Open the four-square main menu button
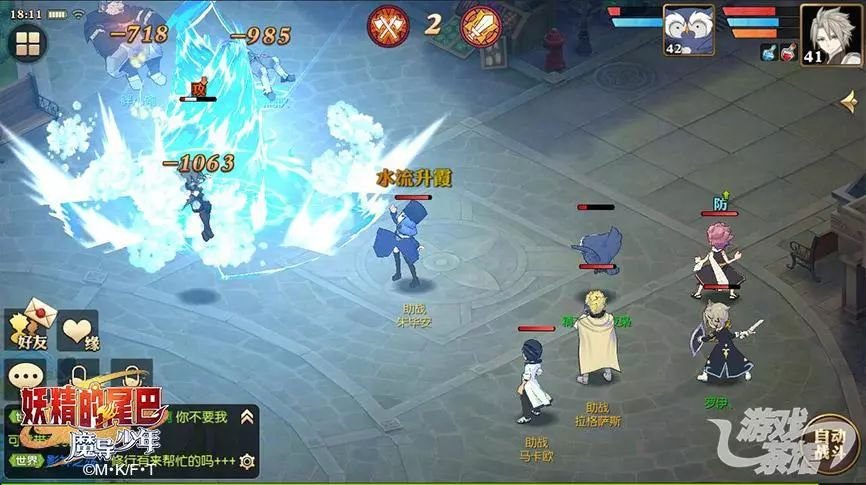Screen dimensions: 866x485 pyautogui.click(x=27, y=44)
